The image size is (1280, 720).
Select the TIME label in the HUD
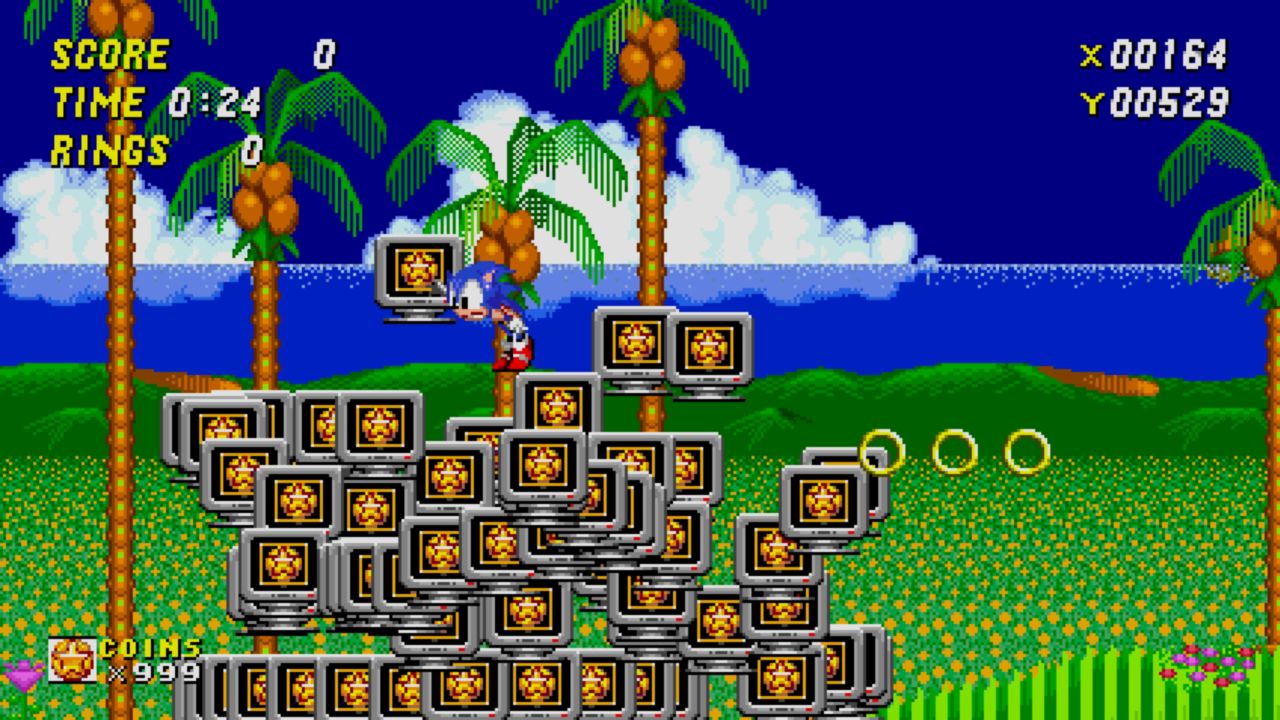tap(100, 100)
